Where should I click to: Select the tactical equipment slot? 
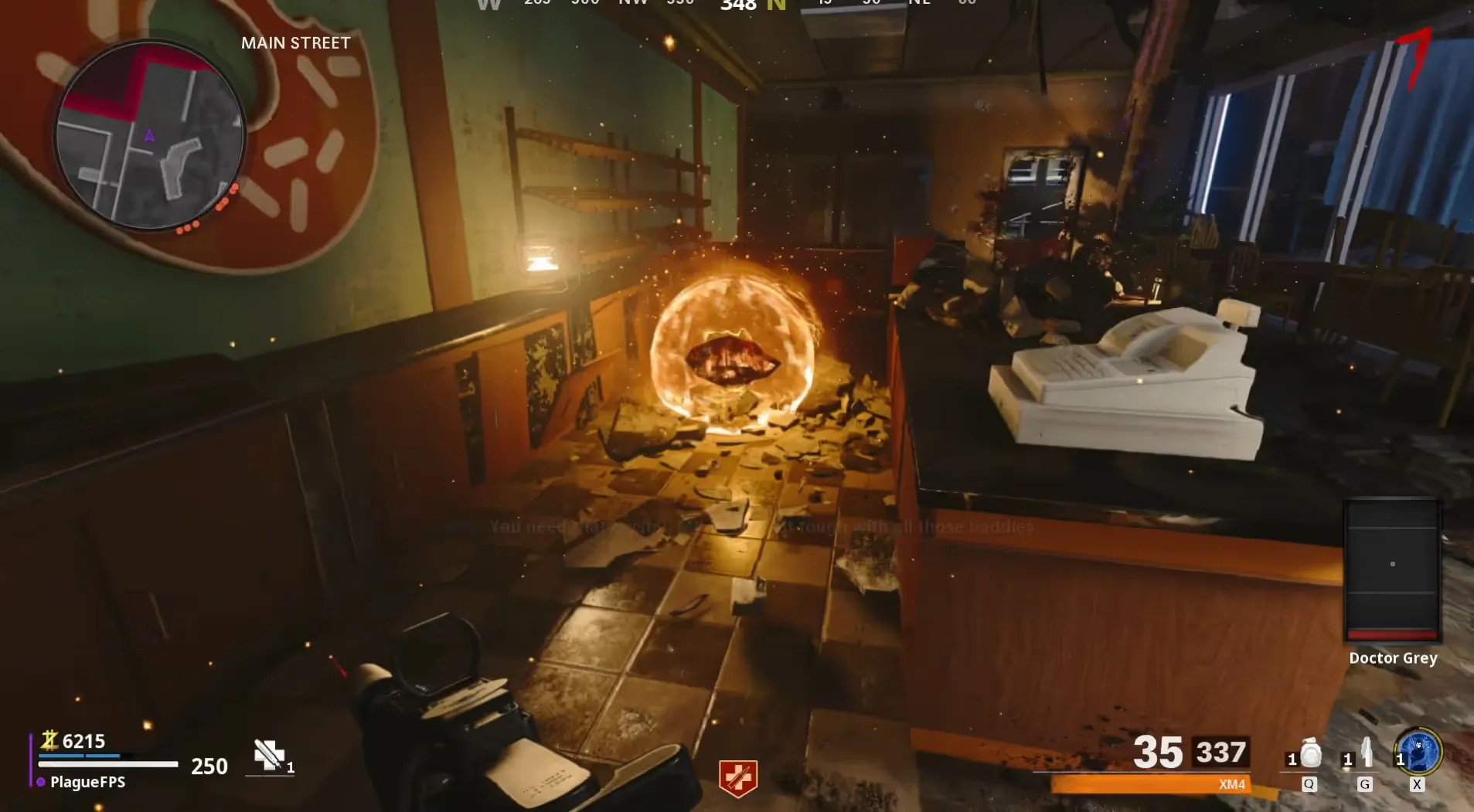click(1365, 755)
